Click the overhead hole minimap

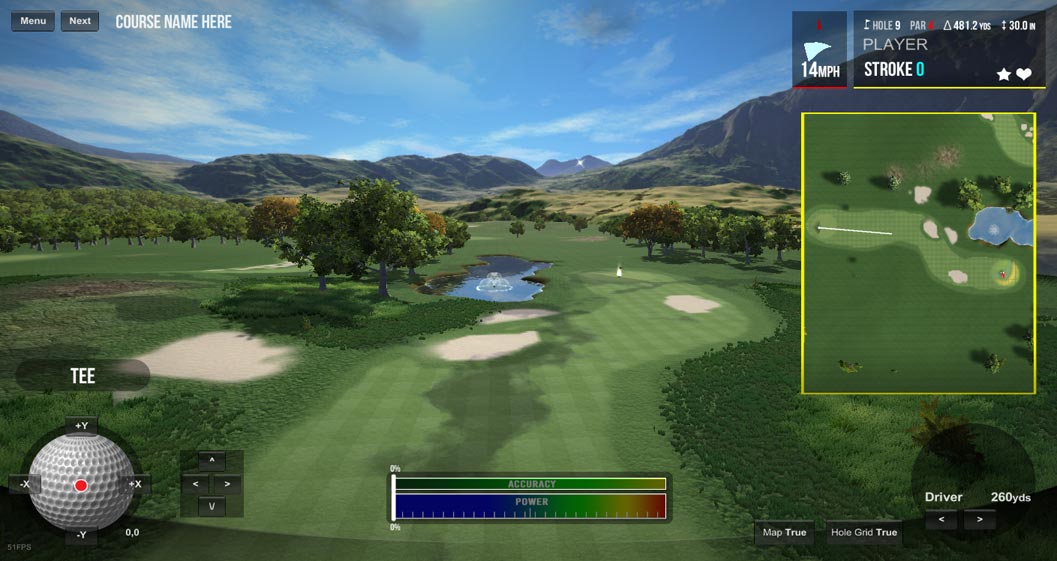pyautogui.click(x=918, y=253)
